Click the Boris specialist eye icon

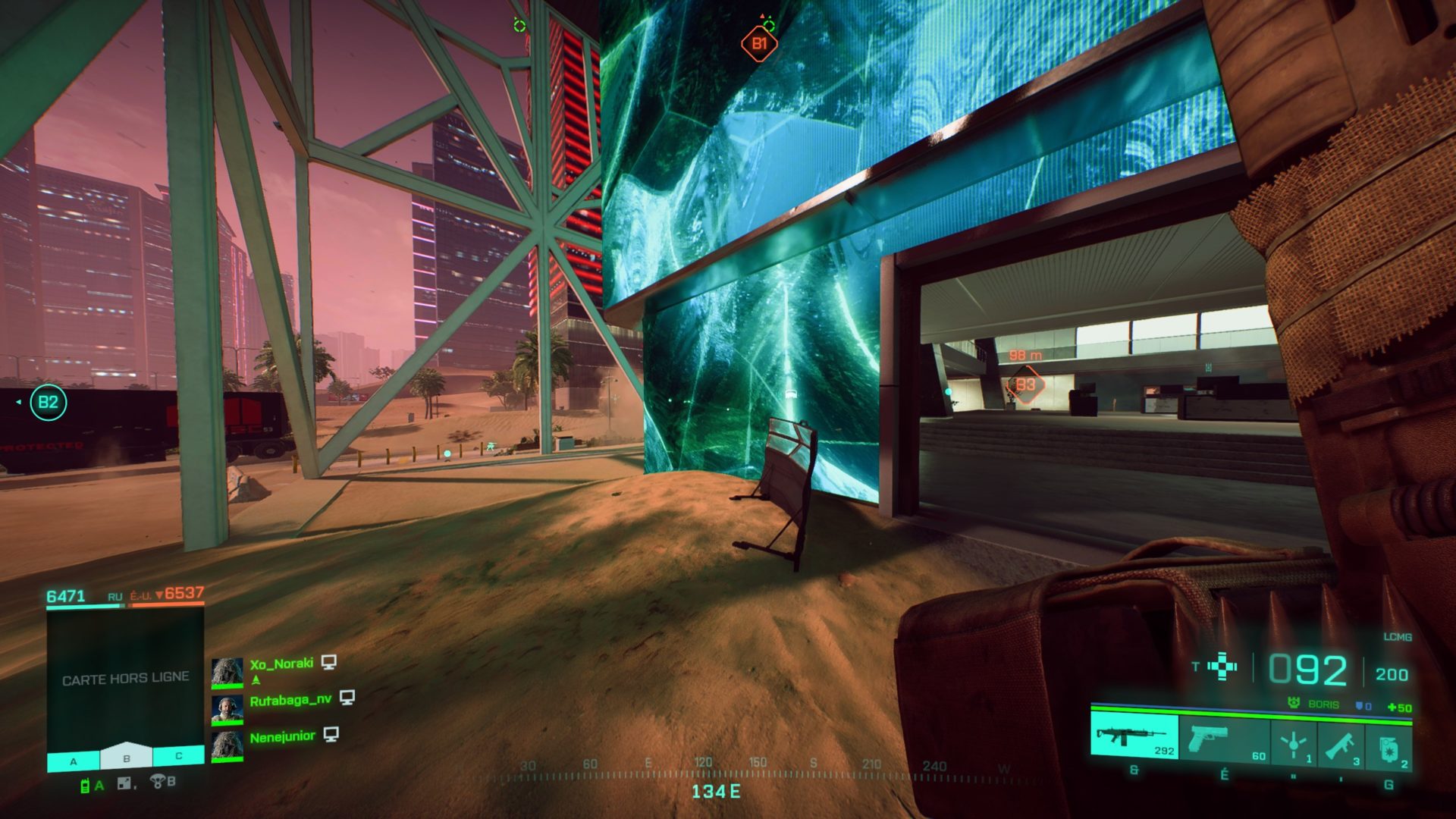point(1294,704)
